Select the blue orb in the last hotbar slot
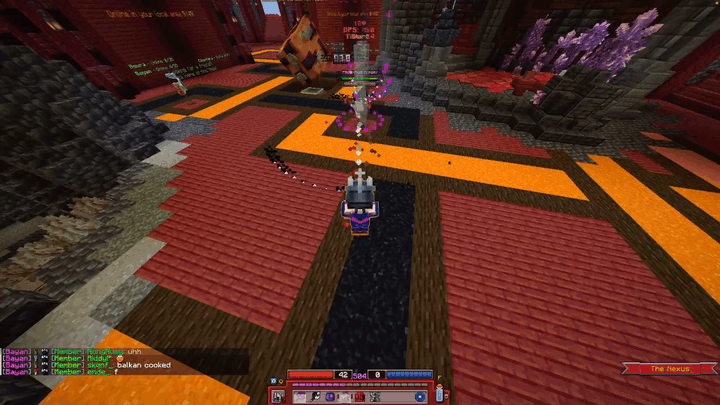Screen dimensions: 720x405 tap(420, 397)
